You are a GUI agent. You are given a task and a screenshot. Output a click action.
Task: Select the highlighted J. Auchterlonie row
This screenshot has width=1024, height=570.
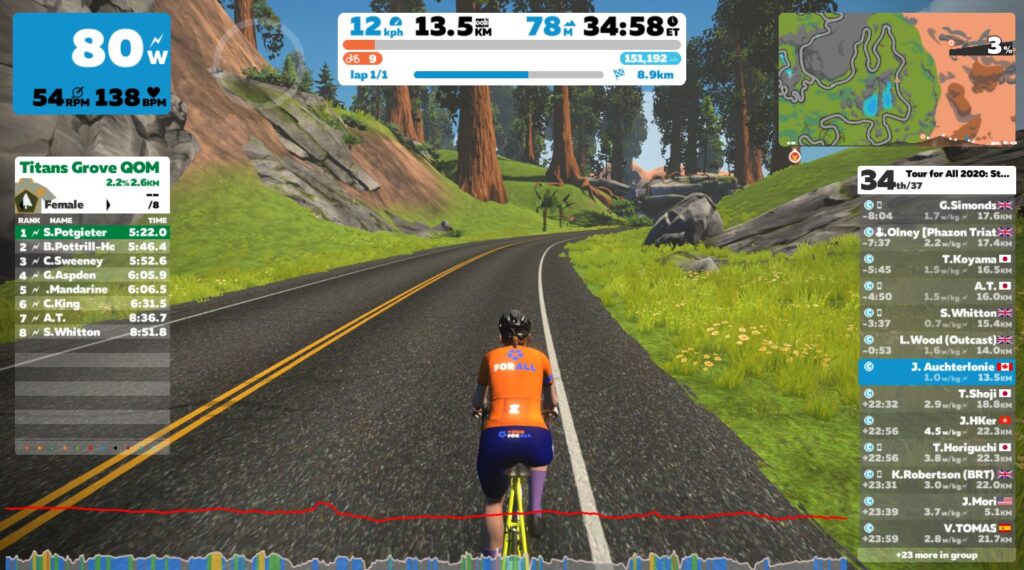[936, 372]
